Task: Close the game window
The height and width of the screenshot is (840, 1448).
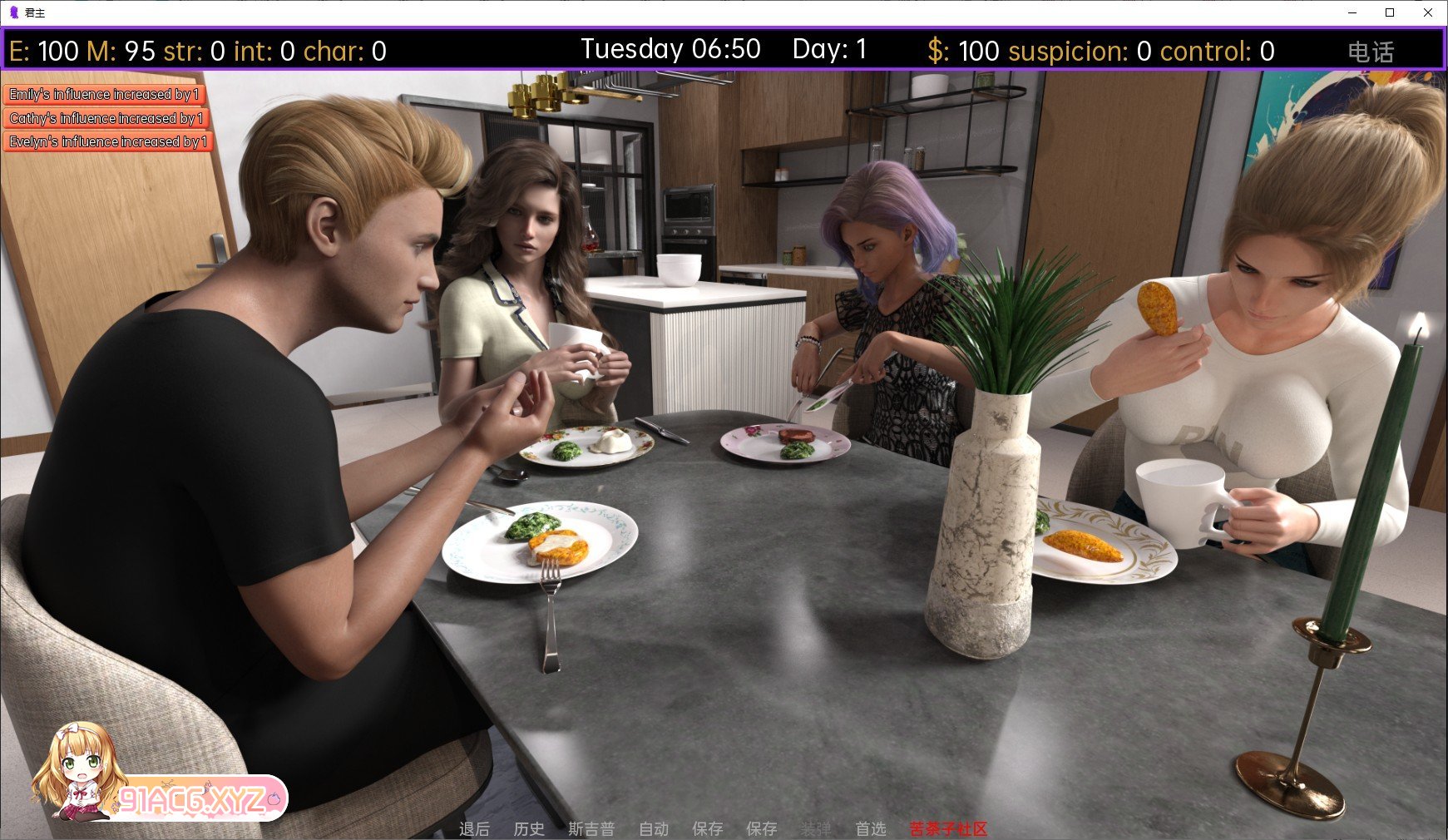Action: click(x=1428, y=12)
